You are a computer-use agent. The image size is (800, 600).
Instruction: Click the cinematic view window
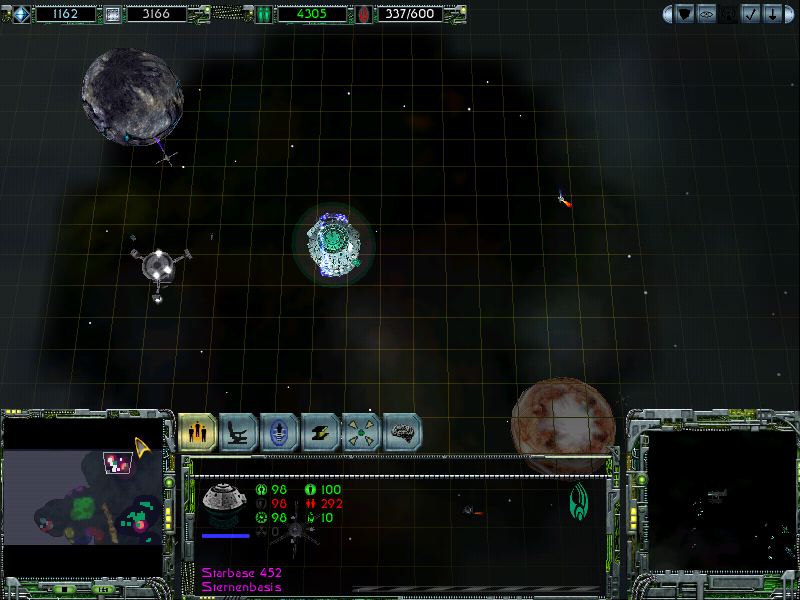click(x=712, y=502)
